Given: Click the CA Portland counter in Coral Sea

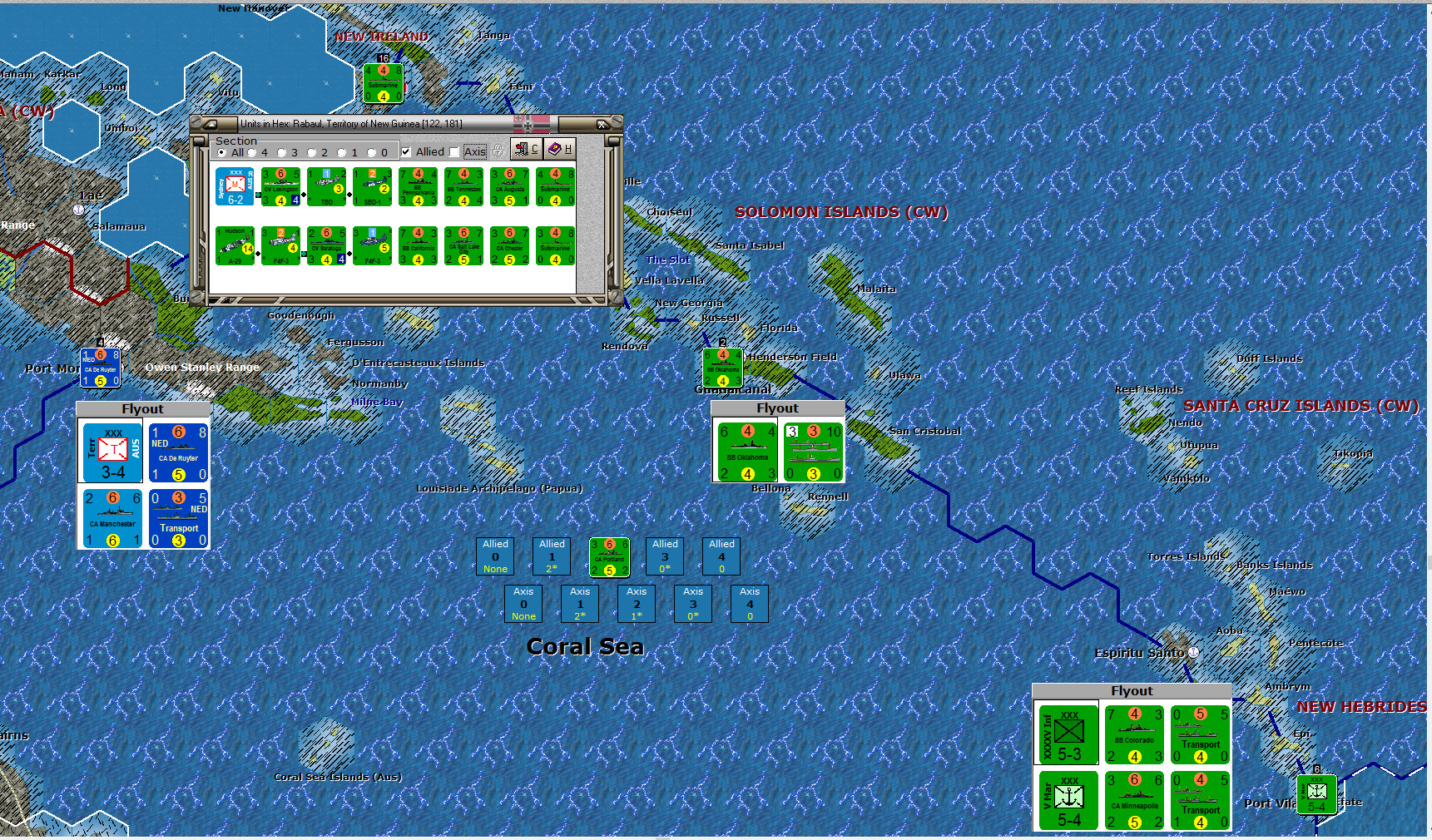Looking at the screenshot, I should click(x=609, y=557).
